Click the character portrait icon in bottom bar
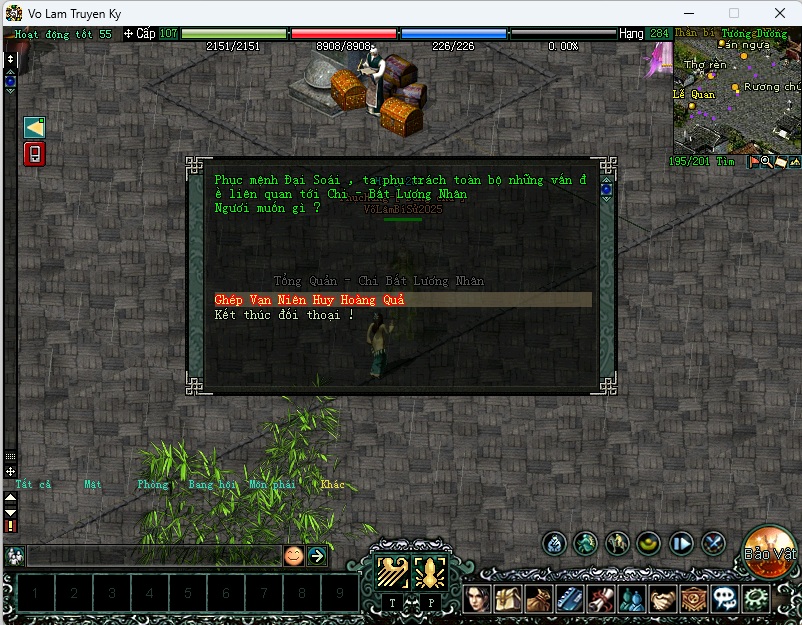This screenshot has height=625, width=802. tap(478, 598)
